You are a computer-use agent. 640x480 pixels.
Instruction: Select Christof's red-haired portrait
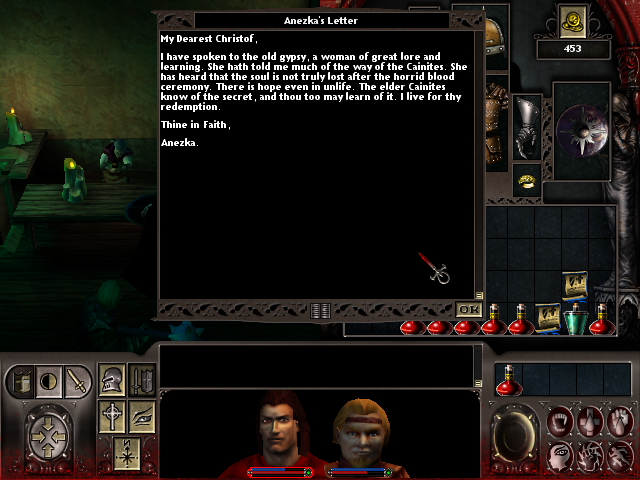click(x=277, y=431)
